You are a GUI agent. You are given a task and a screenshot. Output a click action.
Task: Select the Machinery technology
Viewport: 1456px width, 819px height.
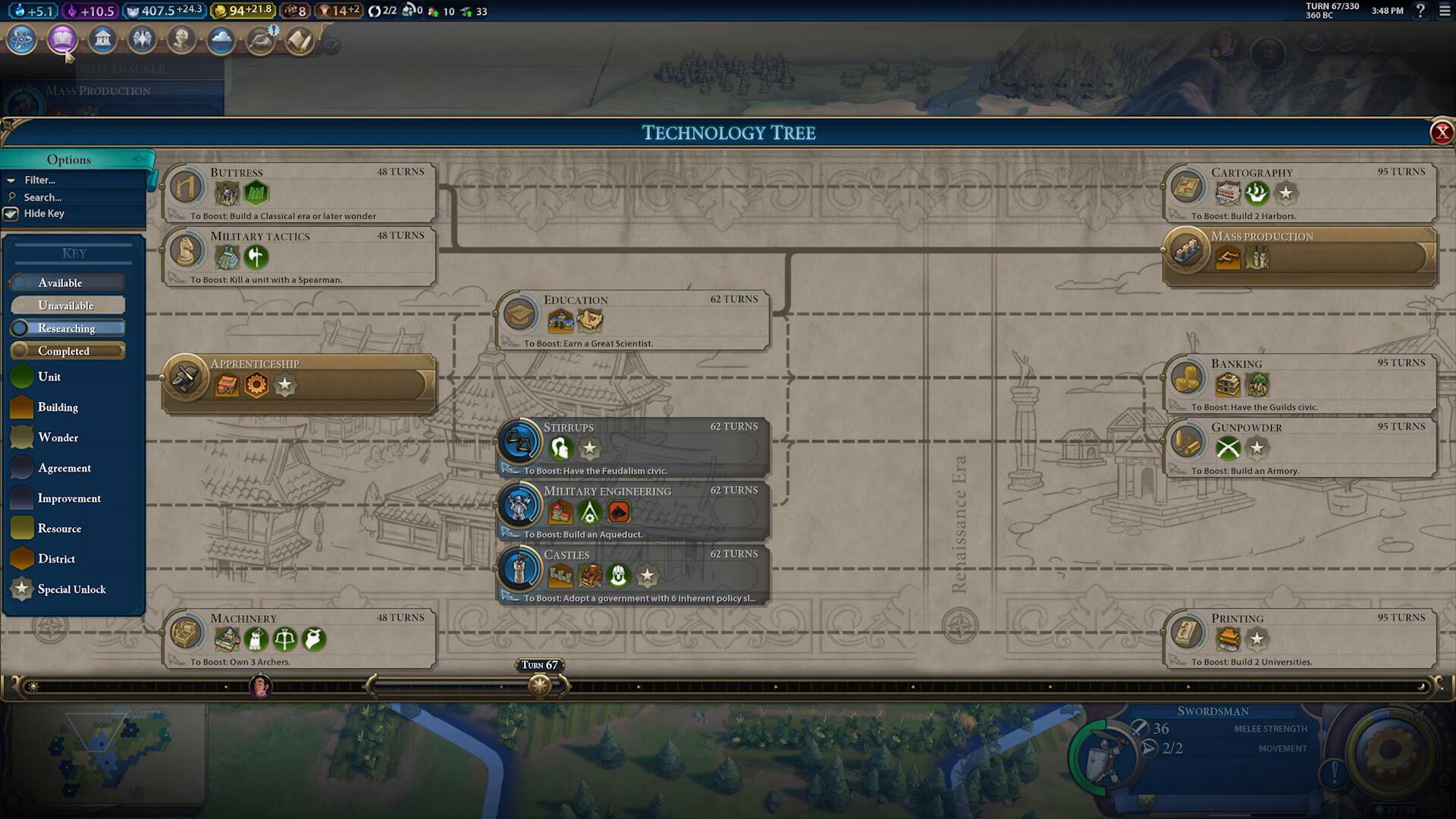[299, 639]
